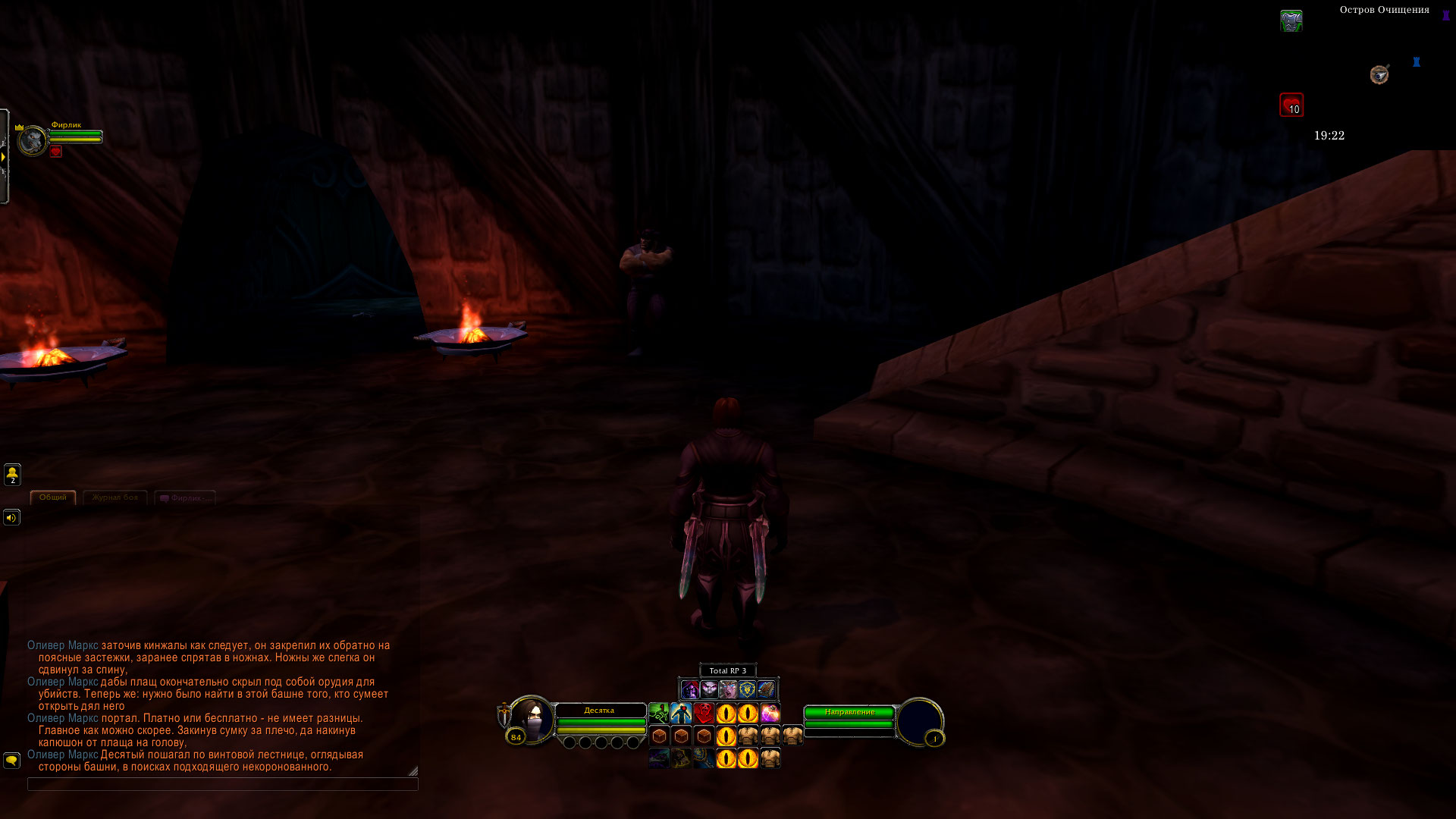1456x819 pixels.
Task: Switch to the Общий chat tab
Action: pyautogui.click(x=52, y=497)
